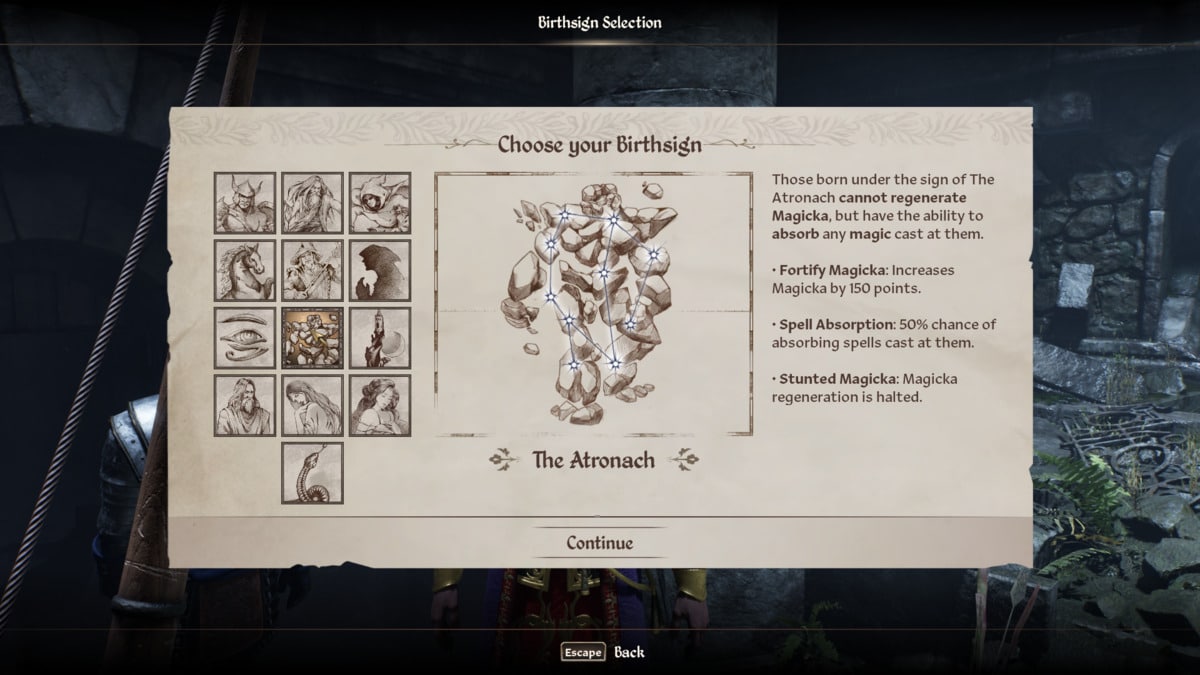Viewport: 1200px width, 675px height.
Task: Select the Shadow birthsign silhouette tile
Action: 380,270
